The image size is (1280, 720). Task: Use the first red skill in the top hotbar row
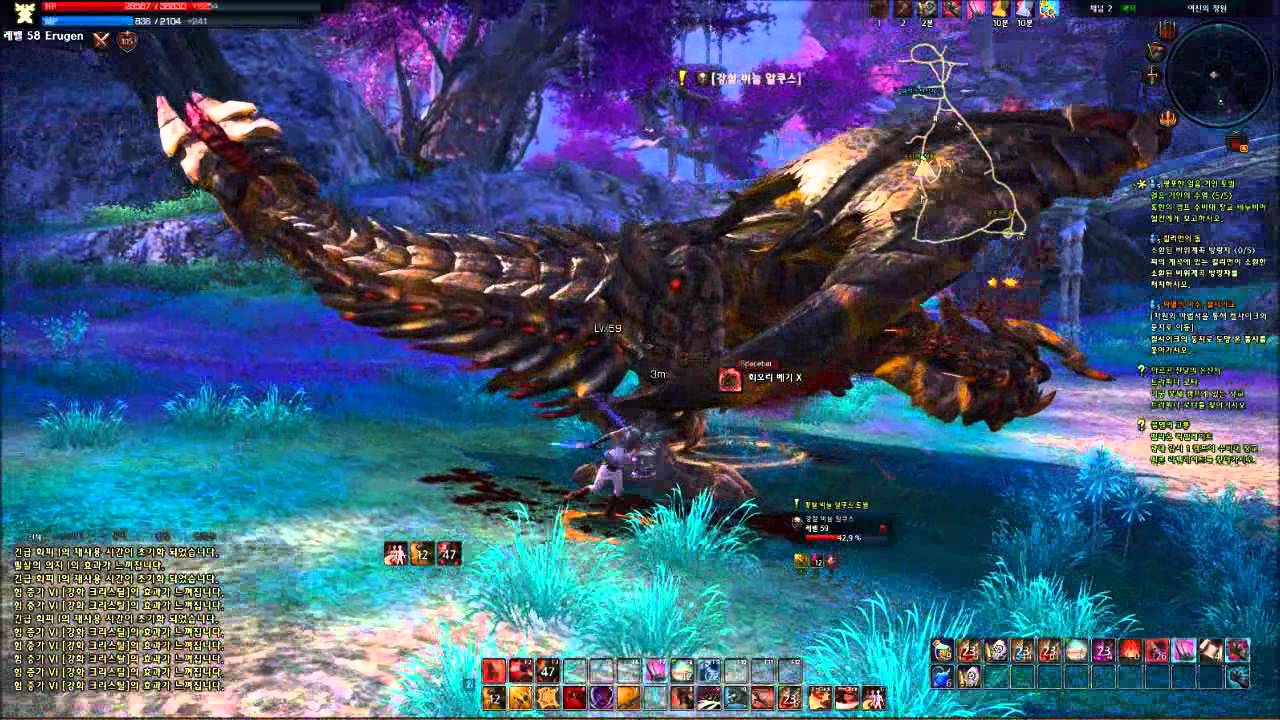coord(493,670)
